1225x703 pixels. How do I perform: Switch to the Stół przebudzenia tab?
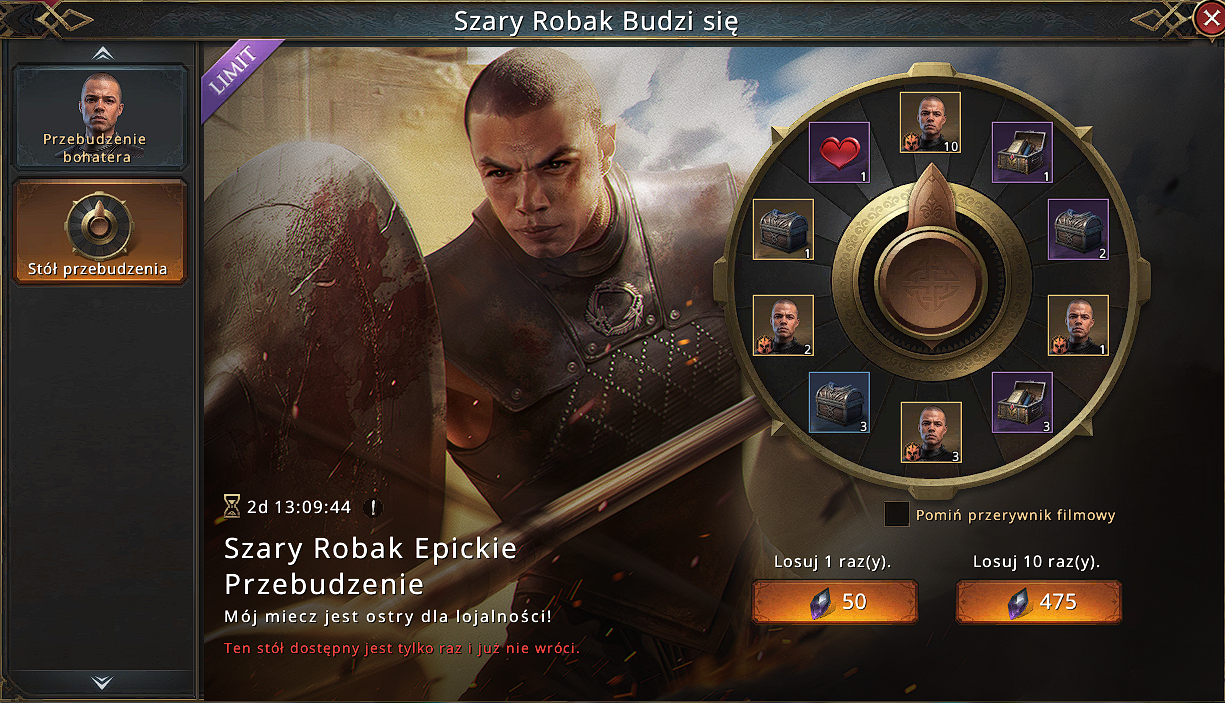[100, 231]
